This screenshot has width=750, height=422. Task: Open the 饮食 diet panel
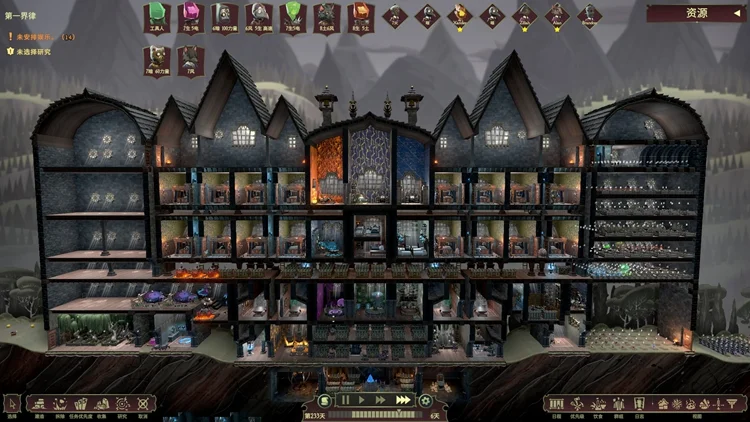click(597, 404)
